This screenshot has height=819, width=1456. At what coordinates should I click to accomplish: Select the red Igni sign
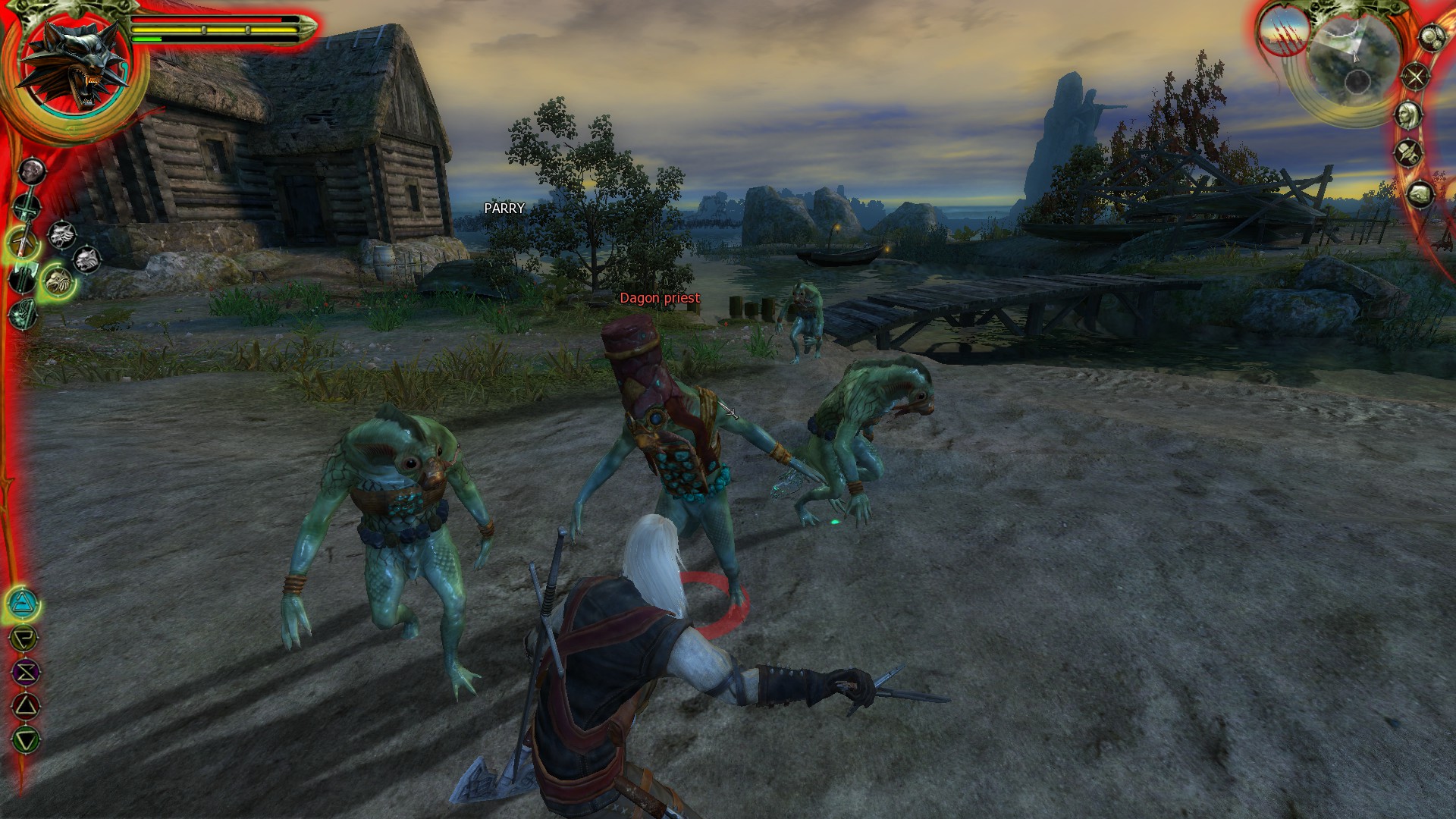26,707
